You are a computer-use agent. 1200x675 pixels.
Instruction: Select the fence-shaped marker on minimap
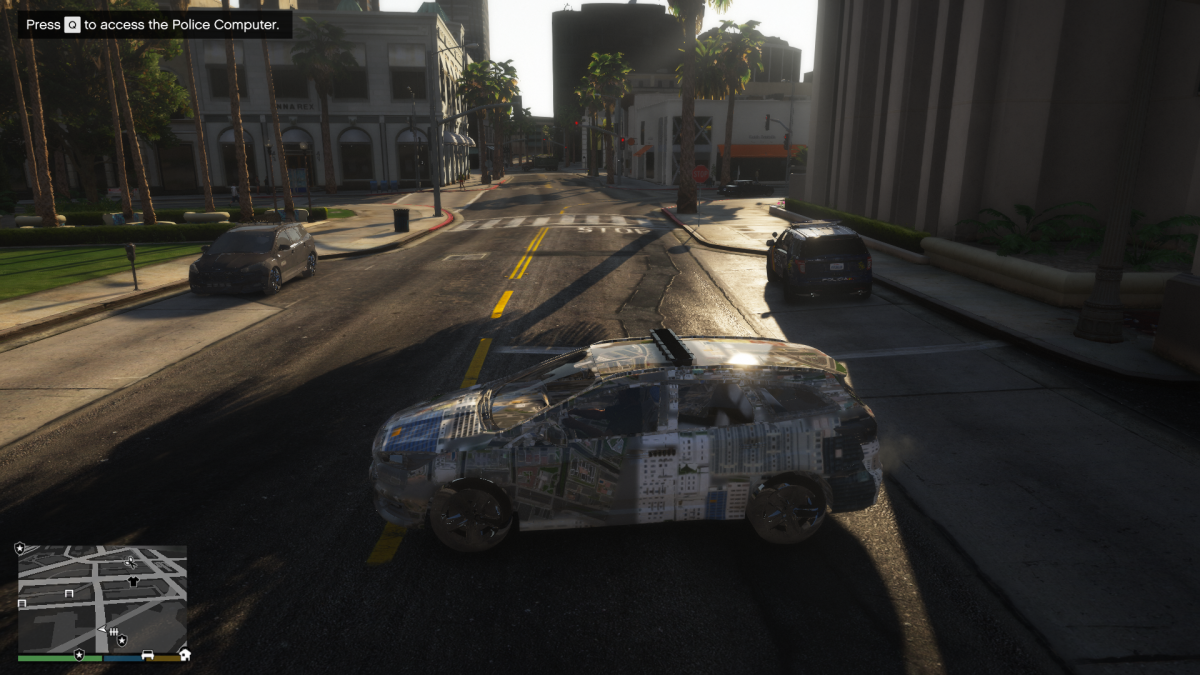[114, 632]
